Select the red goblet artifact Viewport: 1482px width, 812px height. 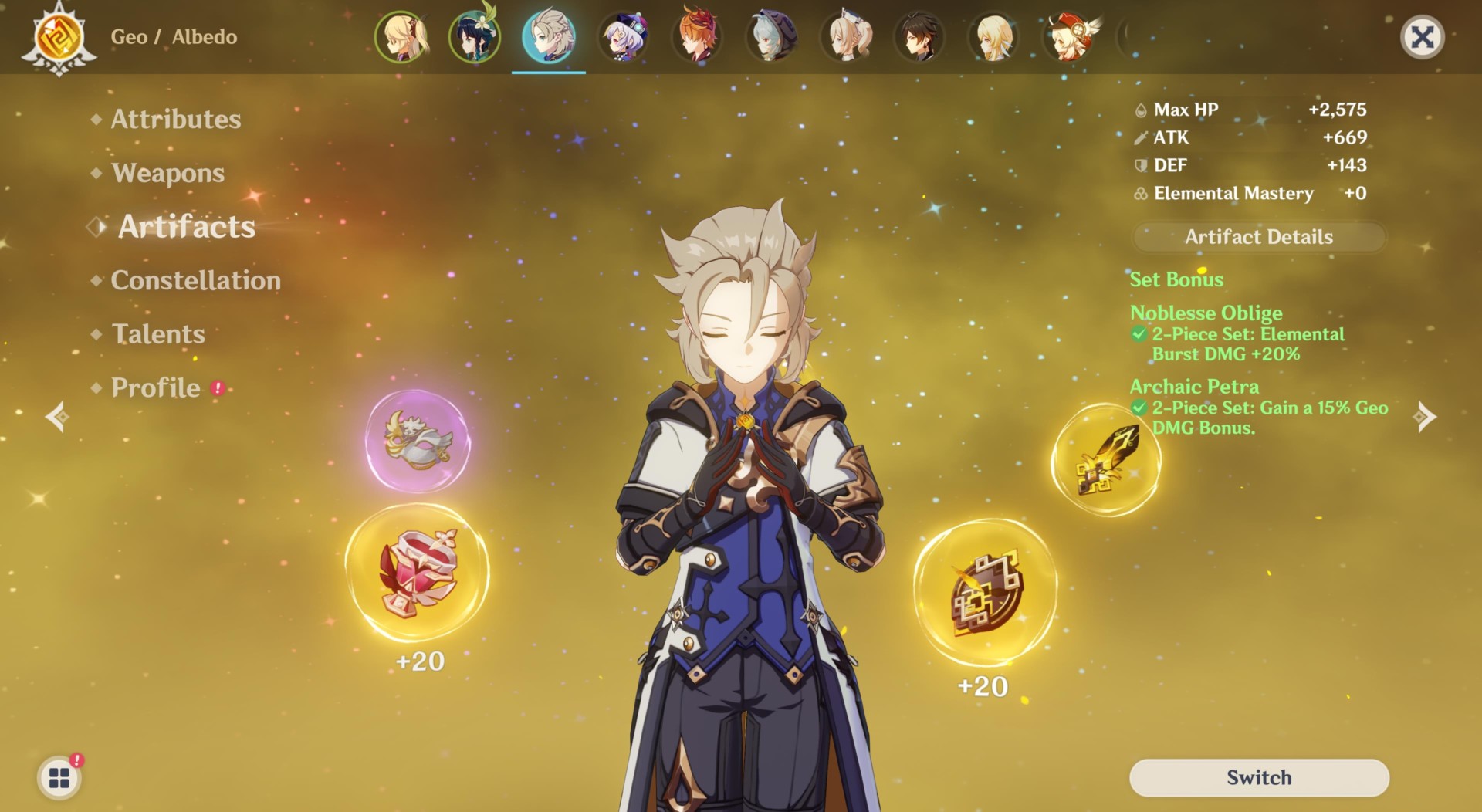[418, 573]
